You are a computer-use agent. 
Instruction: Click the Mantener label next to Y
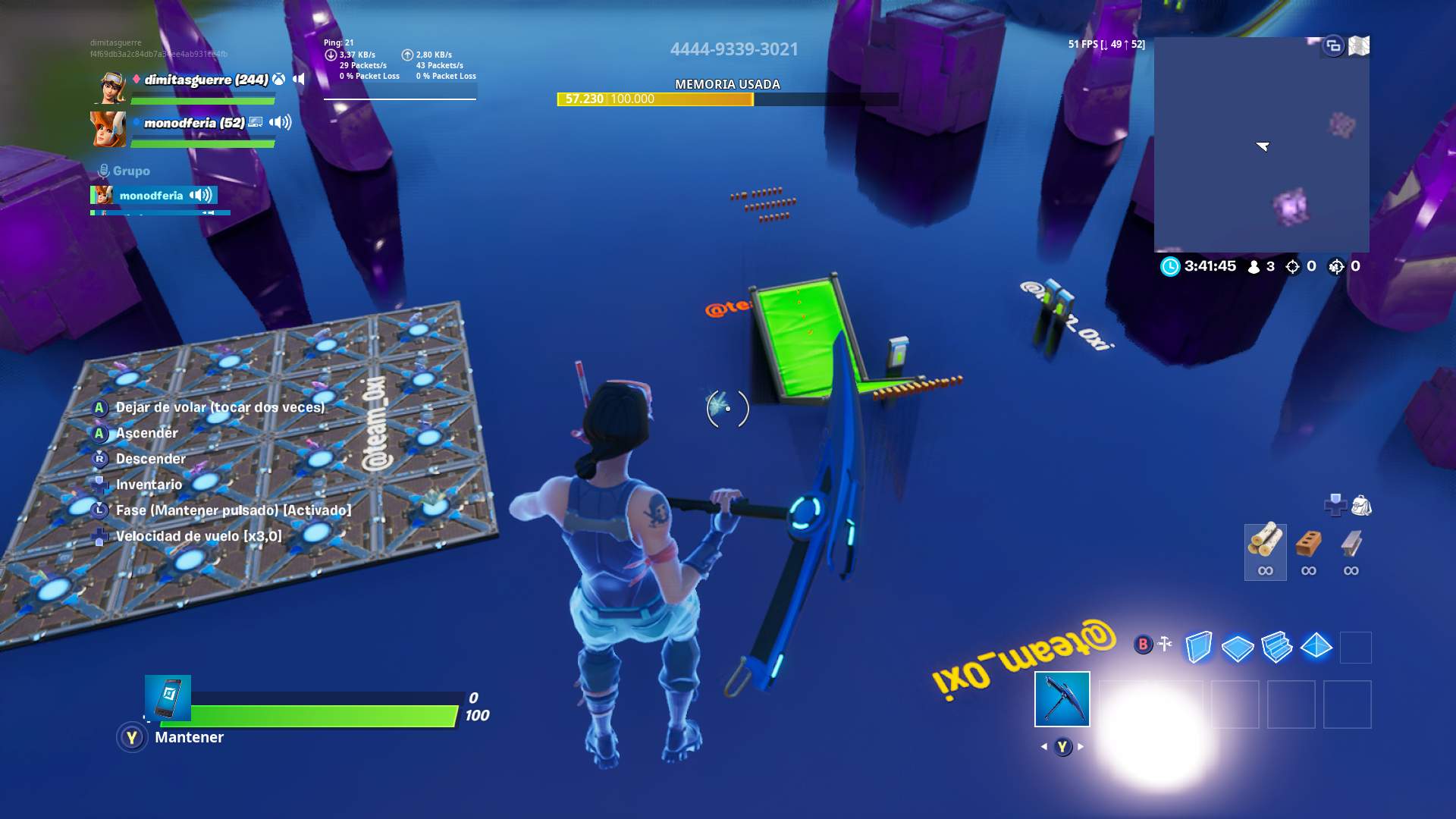tap(188, 736)
